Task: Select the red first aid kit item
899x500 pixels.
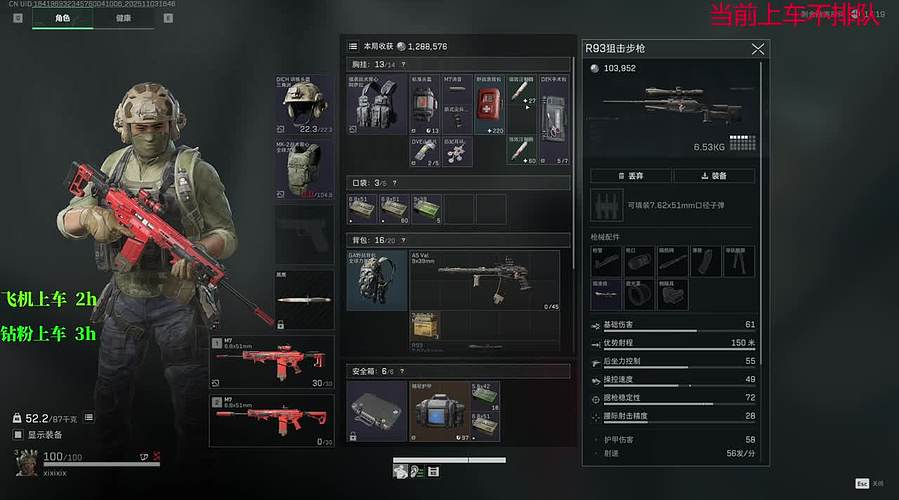Action: pyautogui.click(x=489, y=104)
